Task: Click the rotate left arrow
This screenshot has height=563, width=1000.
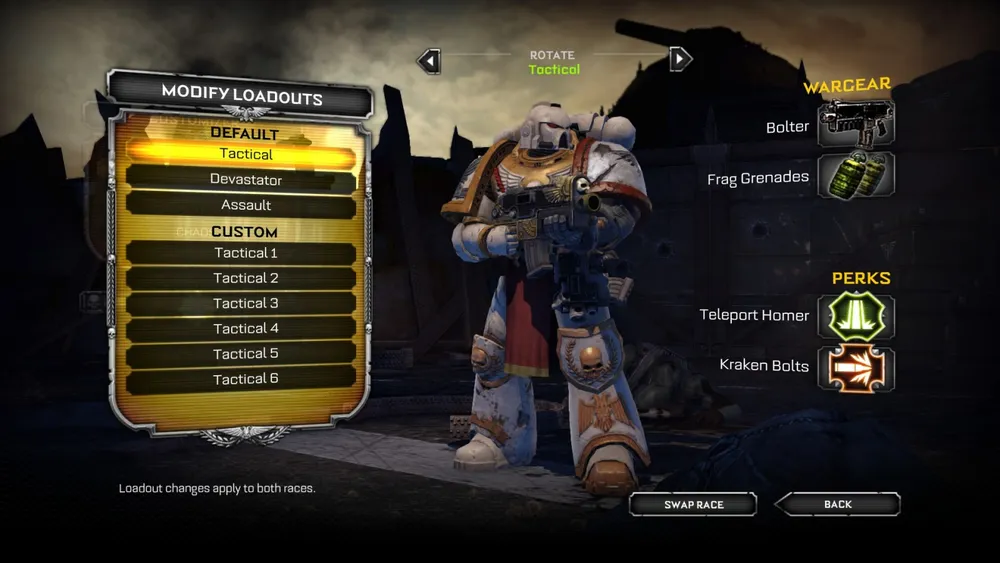Action: [429, 61]
